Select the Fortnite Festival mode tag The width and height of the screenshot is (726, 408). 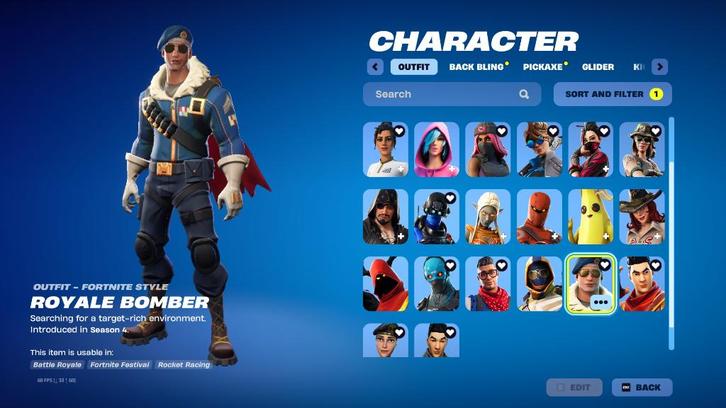(x=119, y=365)
